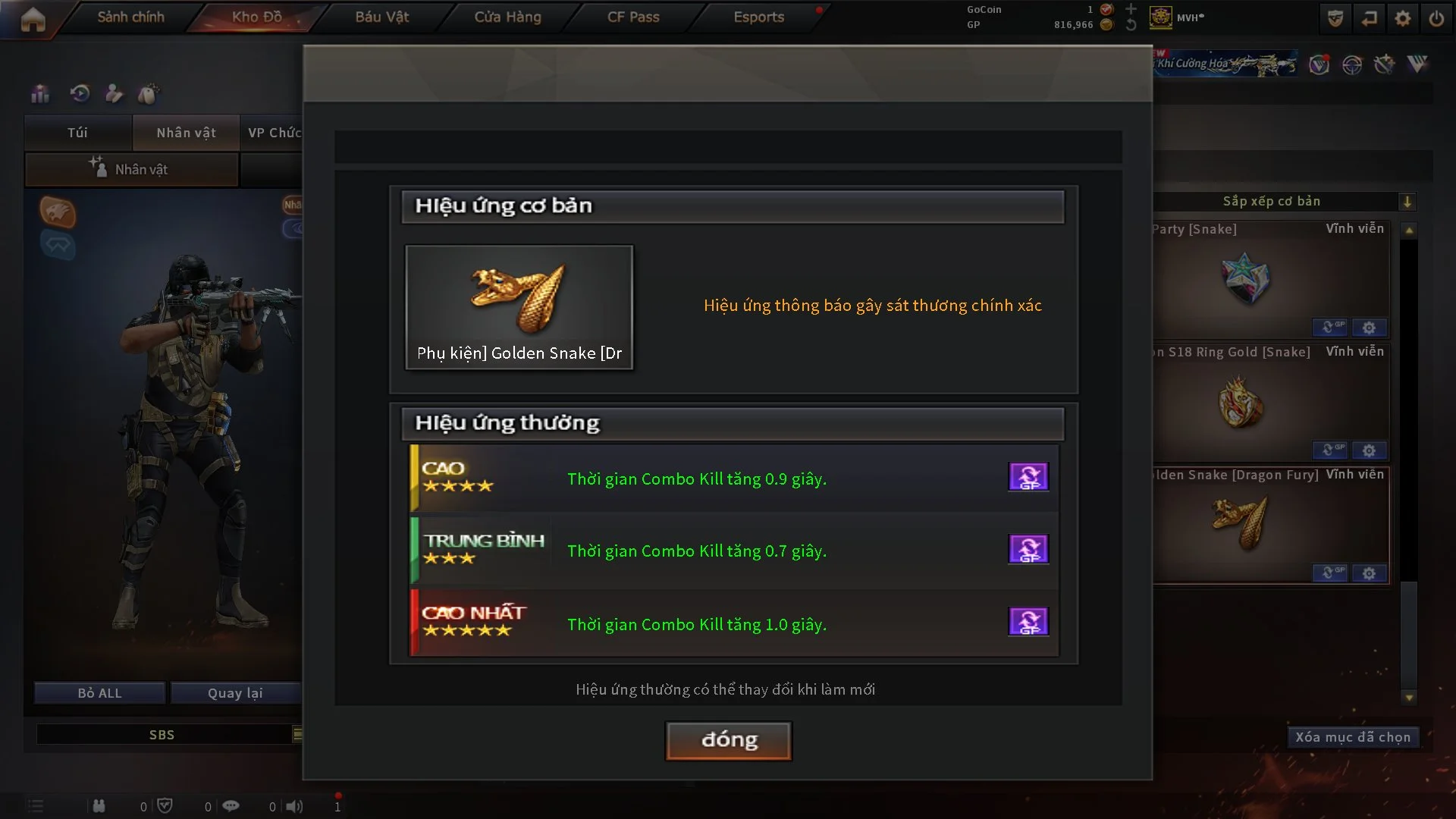Click the Xóa mục đã chọn button

point(1353,736)
